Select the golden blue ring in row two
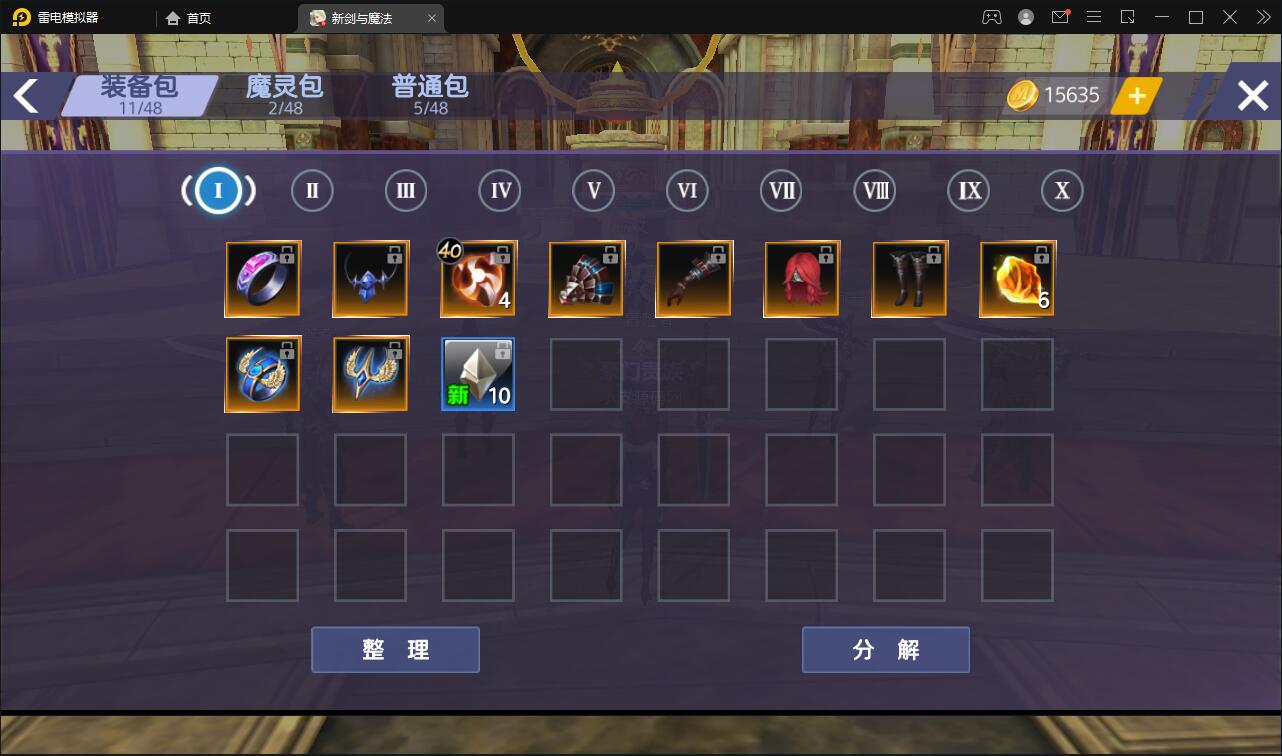1282x756 pixels. [263, 374]
